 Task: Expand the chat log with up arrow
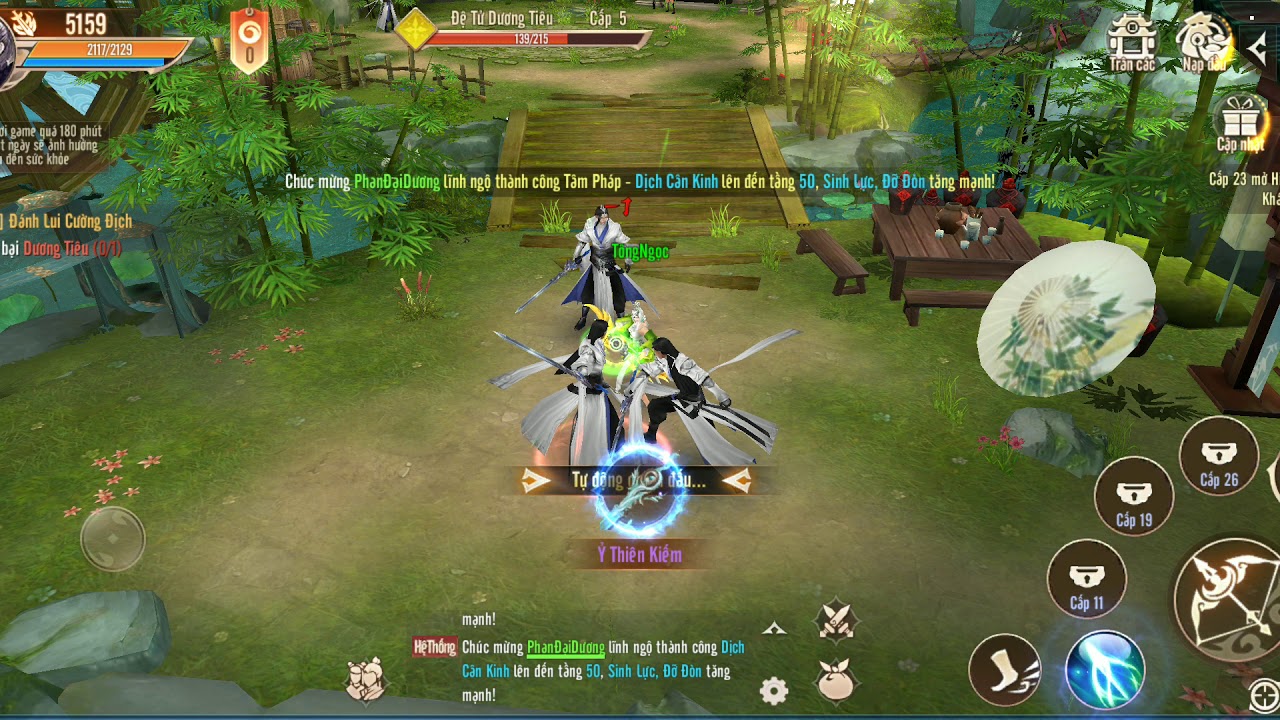pos(774,629)
